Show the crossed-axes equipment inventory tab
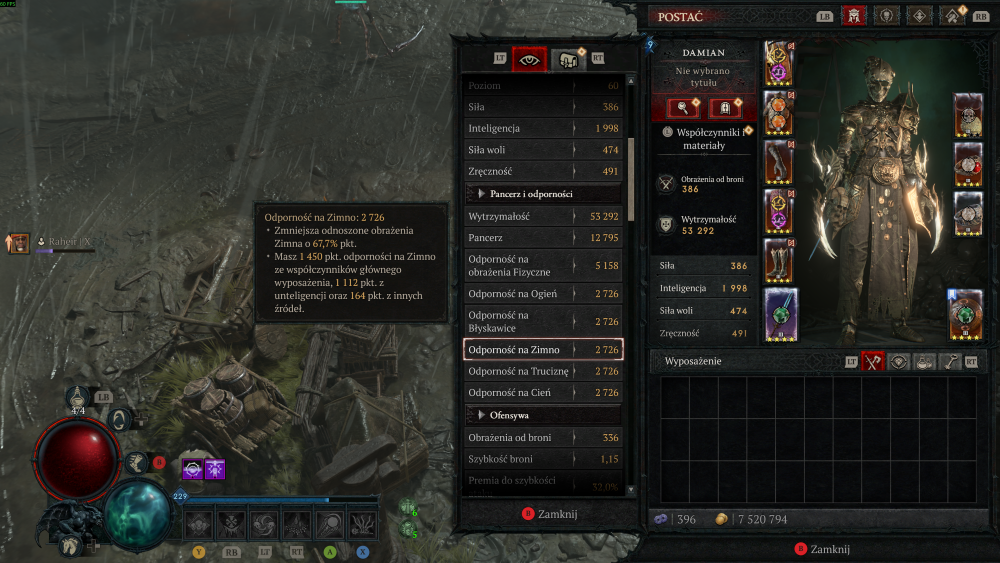 [874, 361]
